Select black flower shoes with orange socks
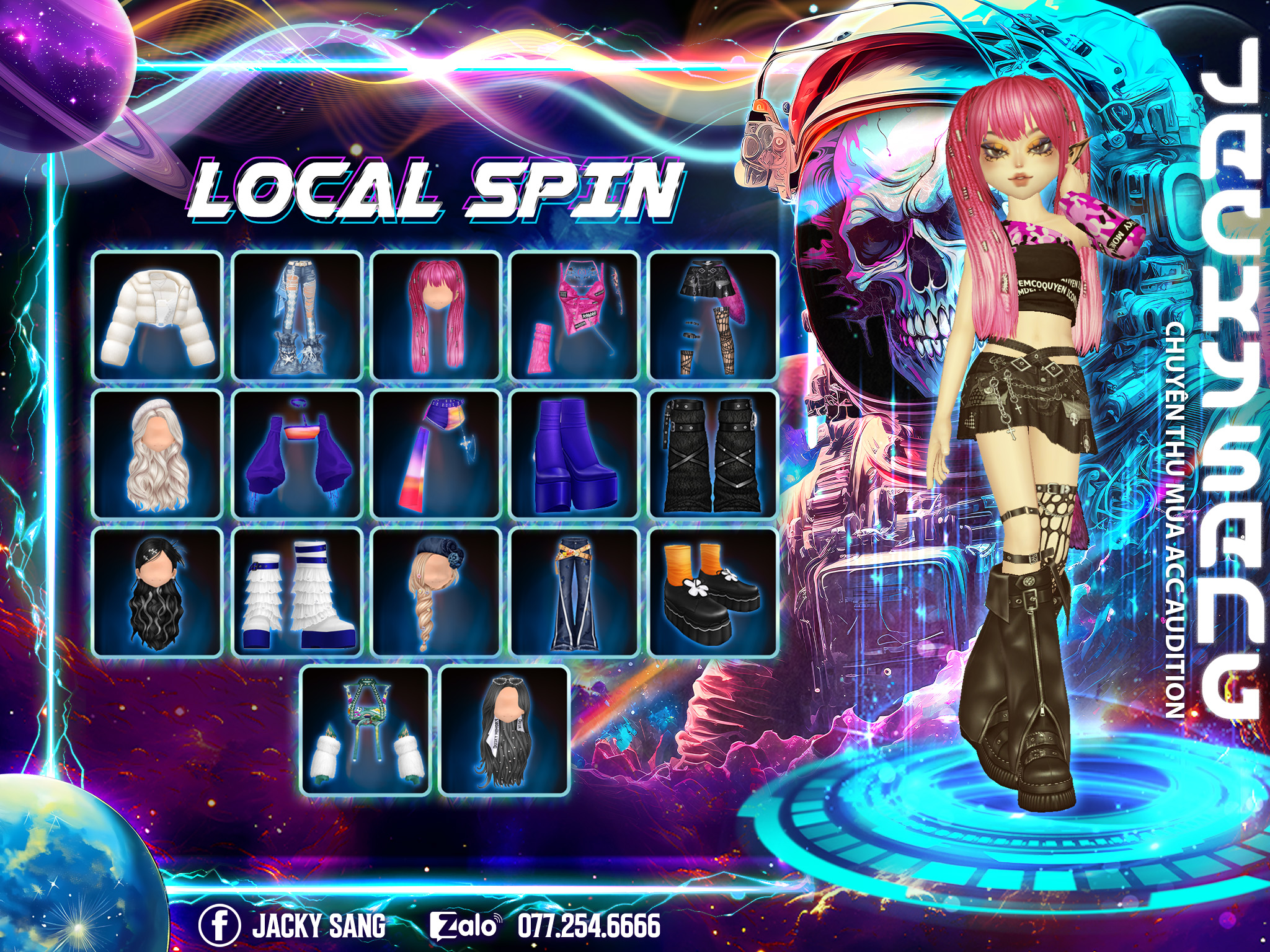The image size is (1270, 952). tap(713, 593)
